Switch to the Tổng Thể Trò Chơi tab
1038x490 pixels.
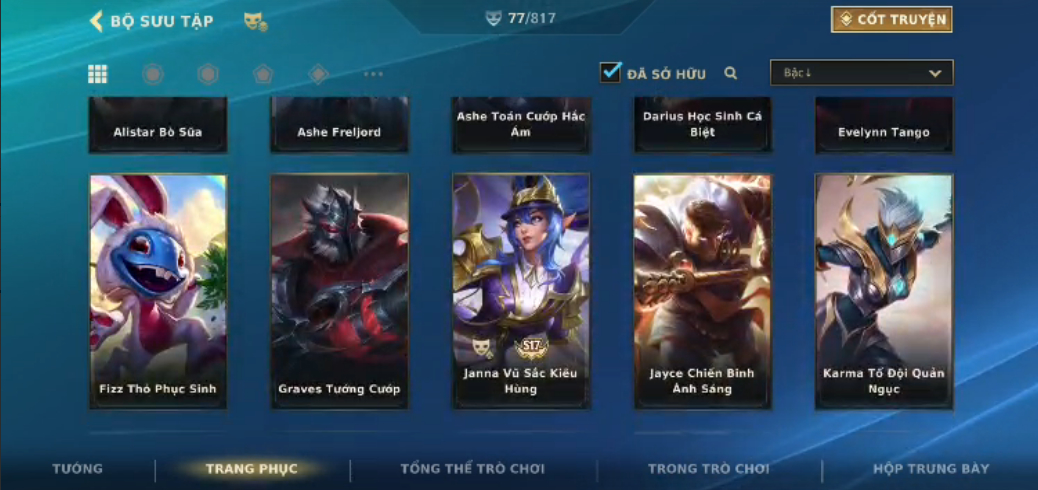tap(472, 468)
